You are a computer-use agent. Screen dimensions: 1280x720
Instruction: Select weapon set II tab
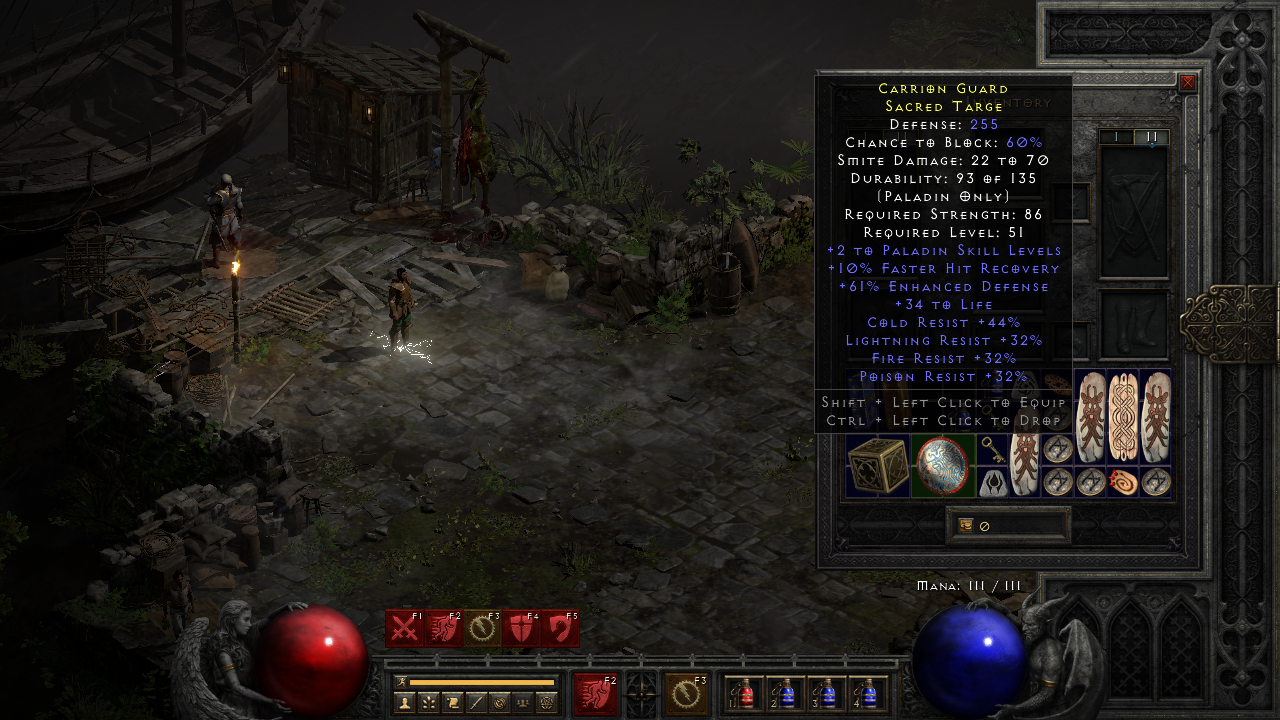coord(1151,137)
